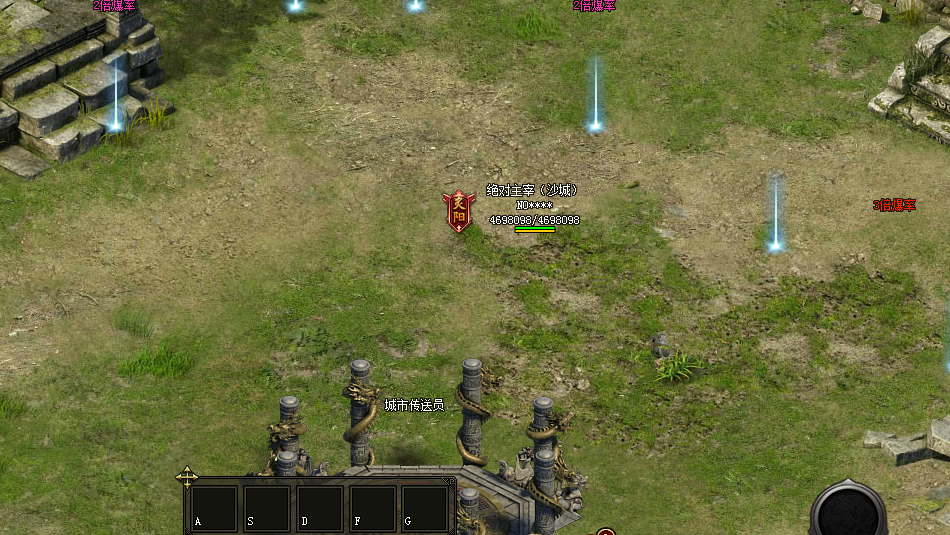
Task: Choose the hotbar slot labeled D
Action: (x=320, y=508)
